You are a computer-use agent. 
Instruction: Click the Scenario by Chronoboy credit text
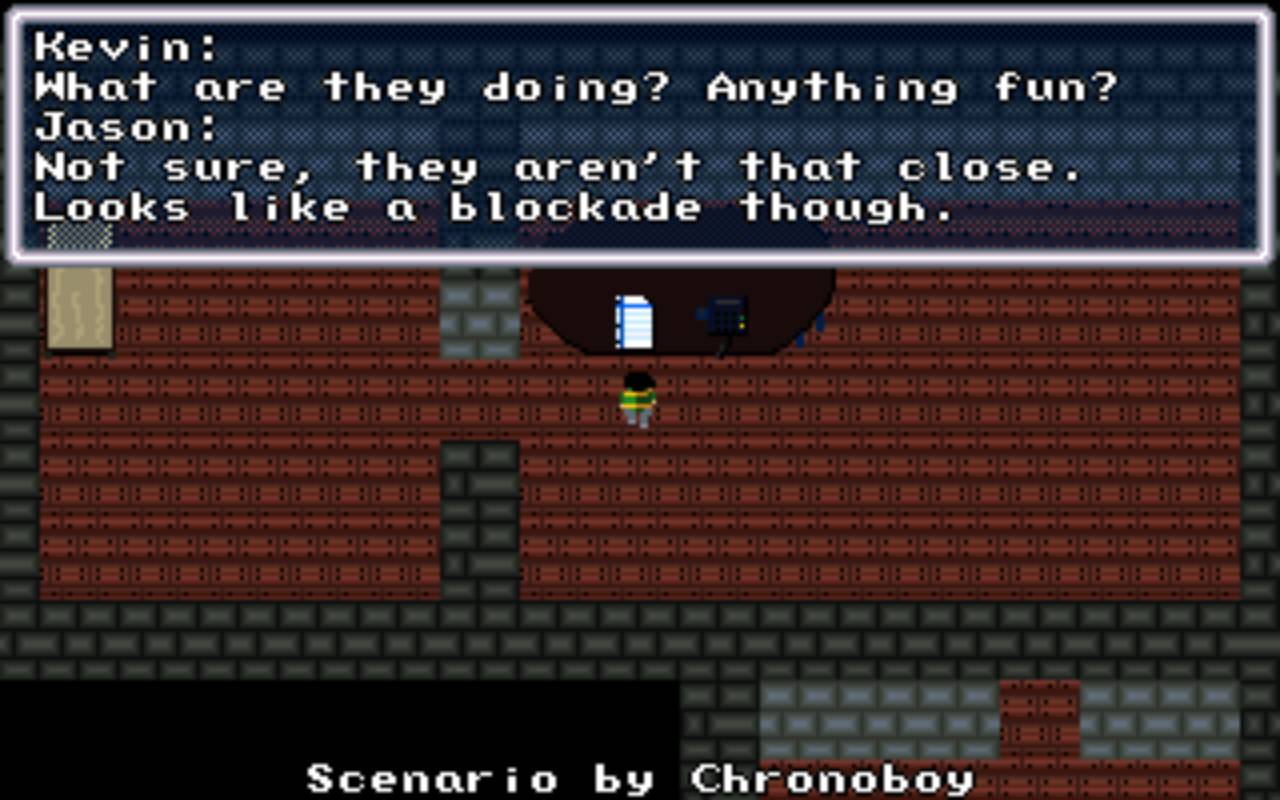click(640, 778)
